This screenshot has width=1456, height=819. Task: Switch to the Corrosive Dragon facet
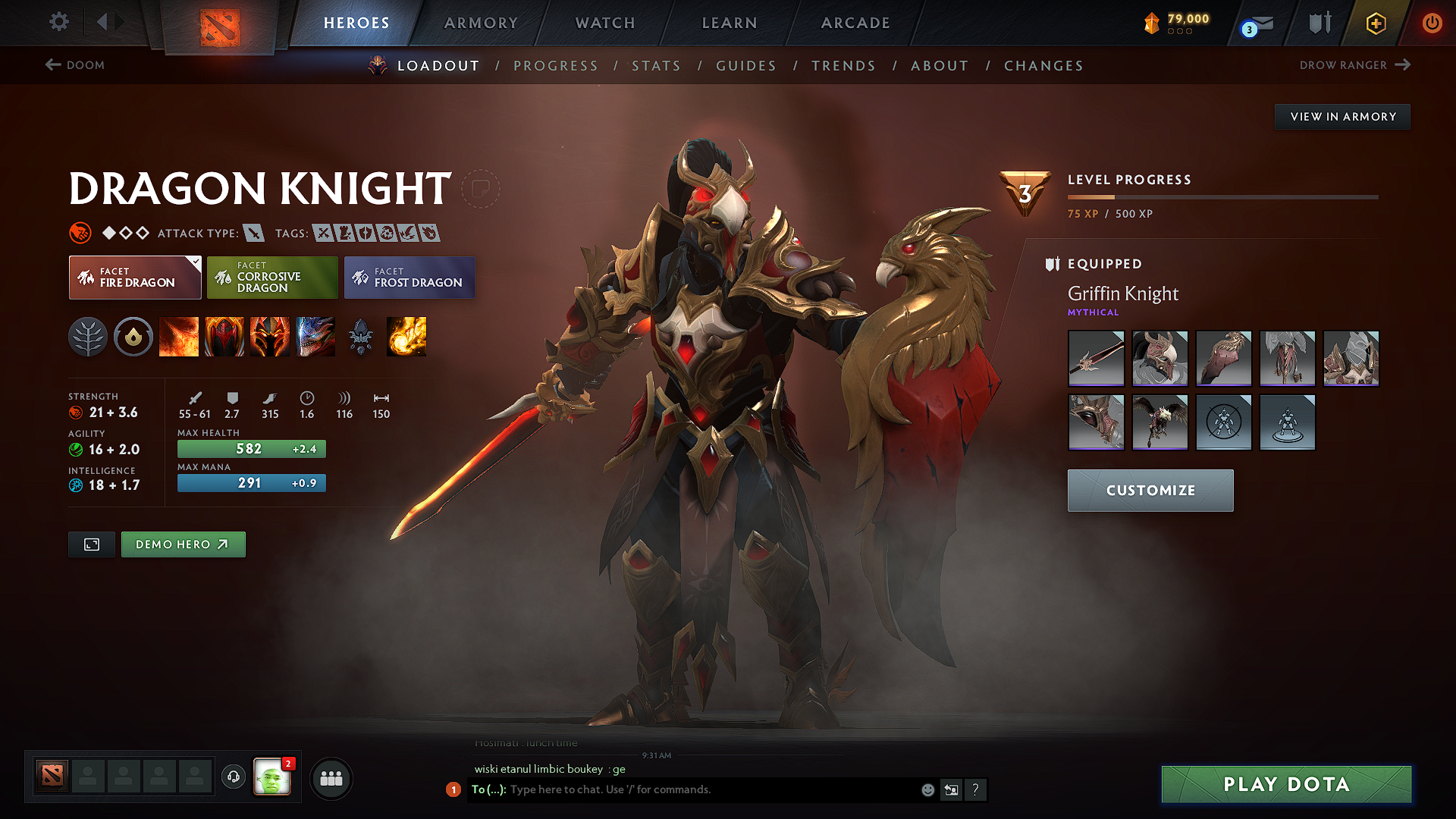271,278
